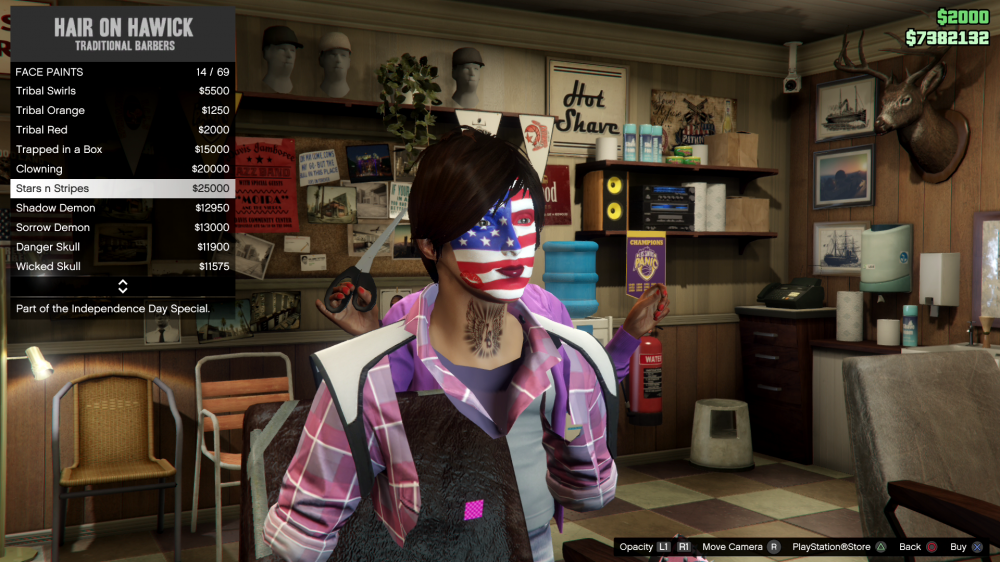This screenshot has height=562, width=1000.
Task: Select the Tribal Swirls face paint
Action: (122, 91)
